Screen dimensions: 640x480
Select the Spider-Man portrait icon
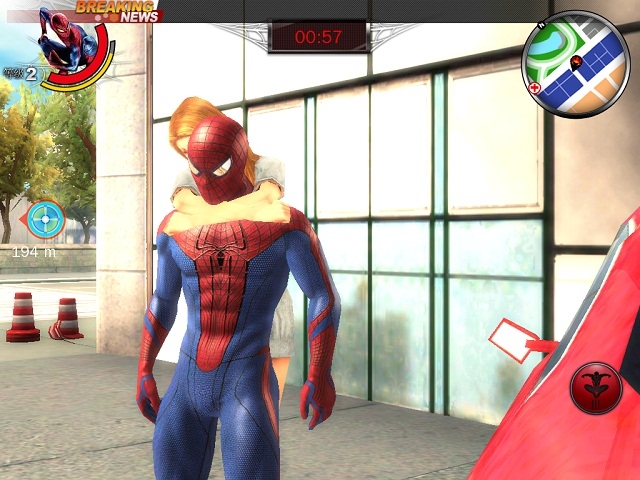(x=70, y=42)
